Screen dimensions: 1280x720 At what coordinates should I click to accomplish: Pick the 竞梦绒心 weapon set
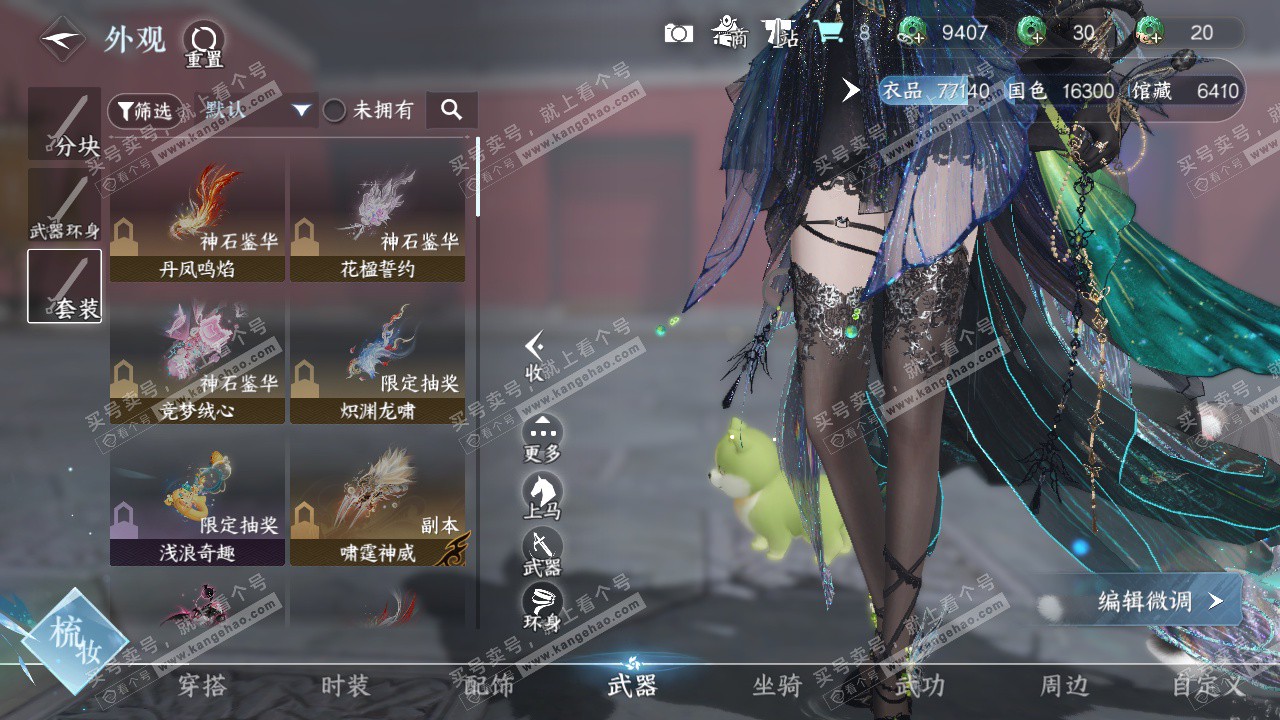click(197, 359)
